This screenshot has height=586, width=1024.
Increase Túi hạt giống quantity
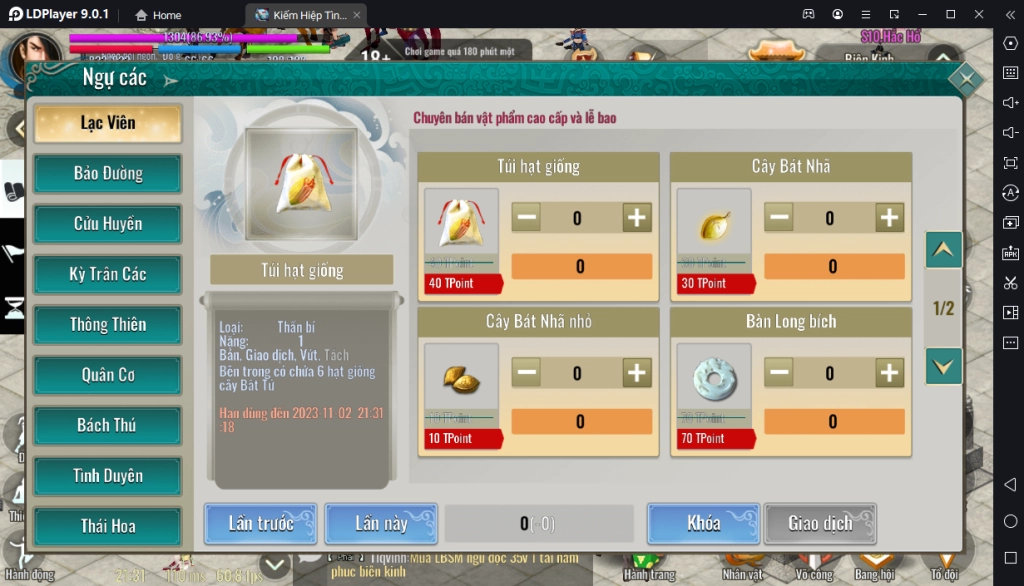point(637,218)
